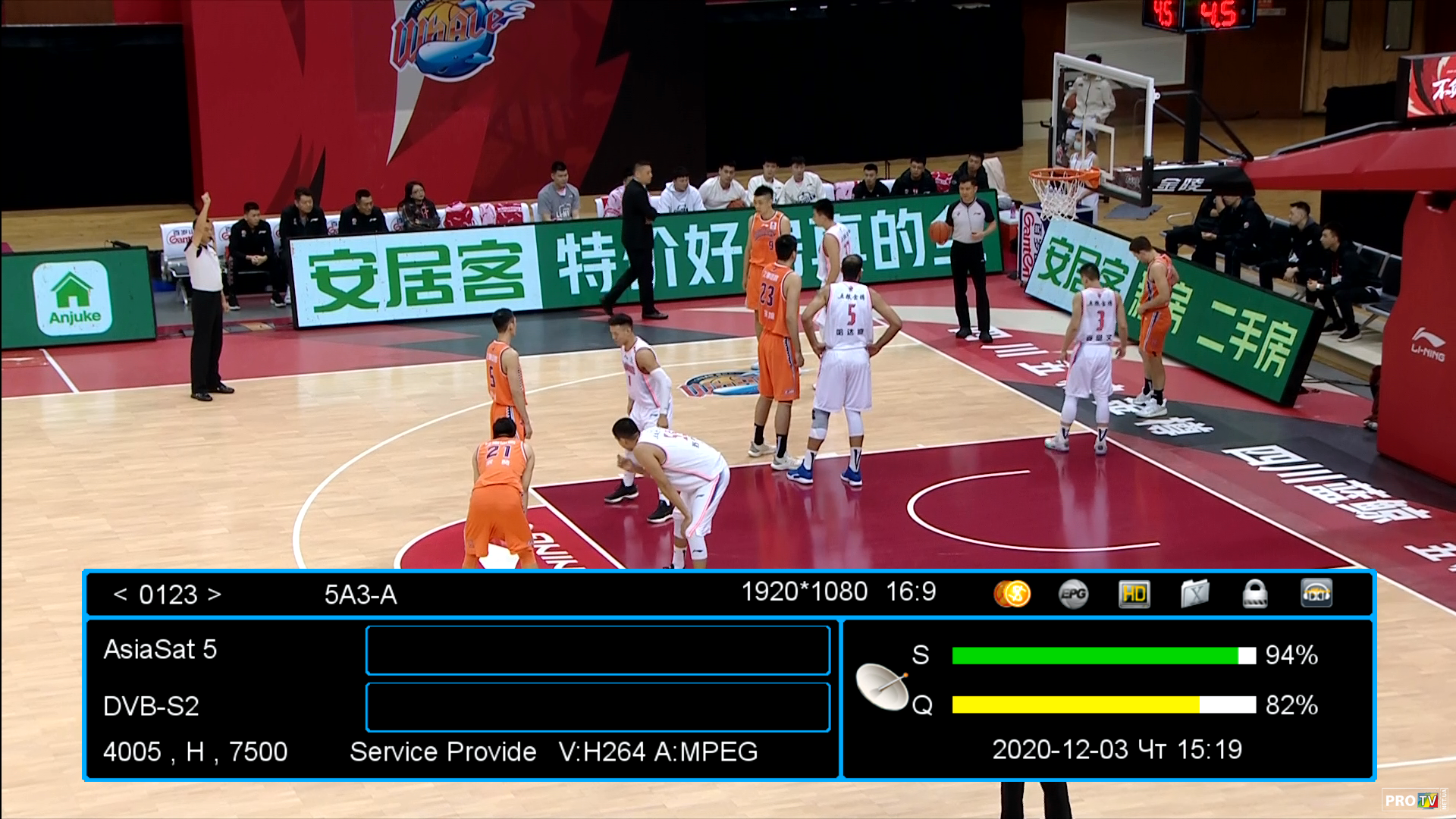Select the HD indicator icon
Viewport: 1456px width, 819px height.
(x=1134, y=594)
